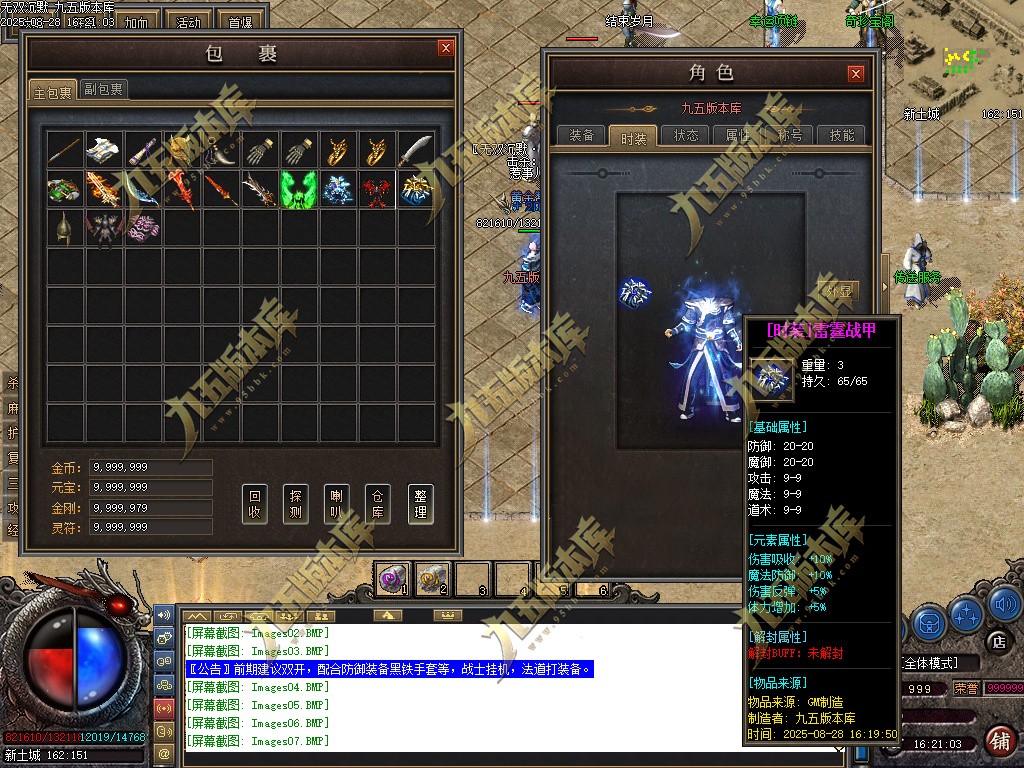Open the 技能 skills tab
This screenshot has width=1024, height=768.
click(842, 135)
